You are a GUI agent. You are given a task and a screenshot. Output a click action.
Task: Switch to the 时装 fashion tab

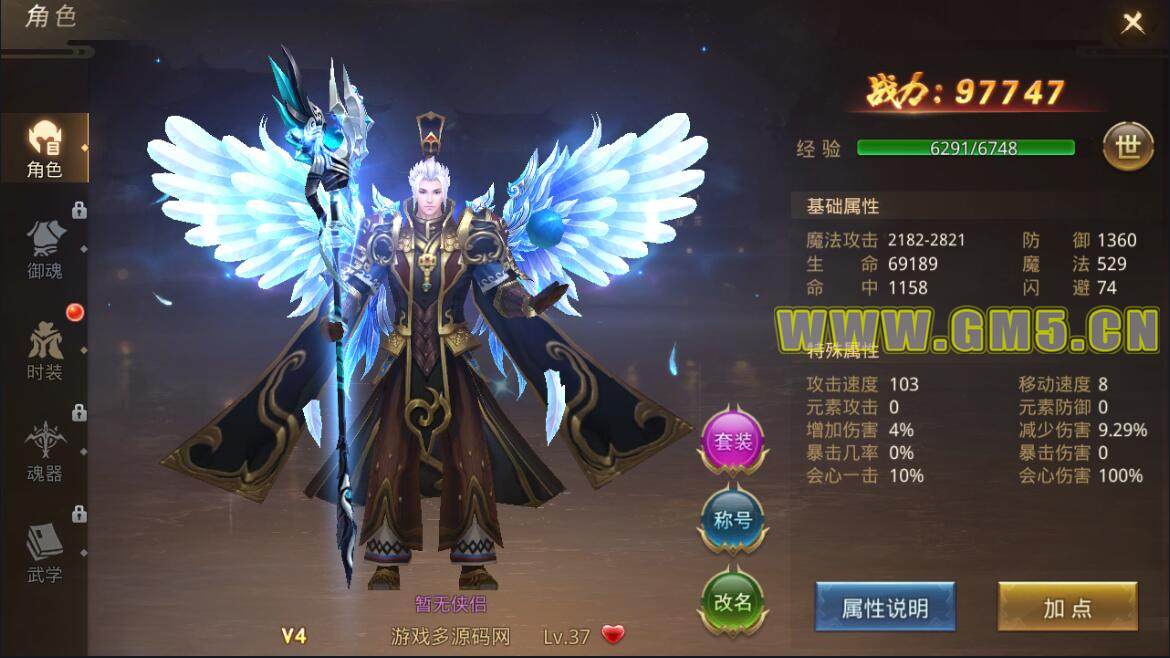45,350
